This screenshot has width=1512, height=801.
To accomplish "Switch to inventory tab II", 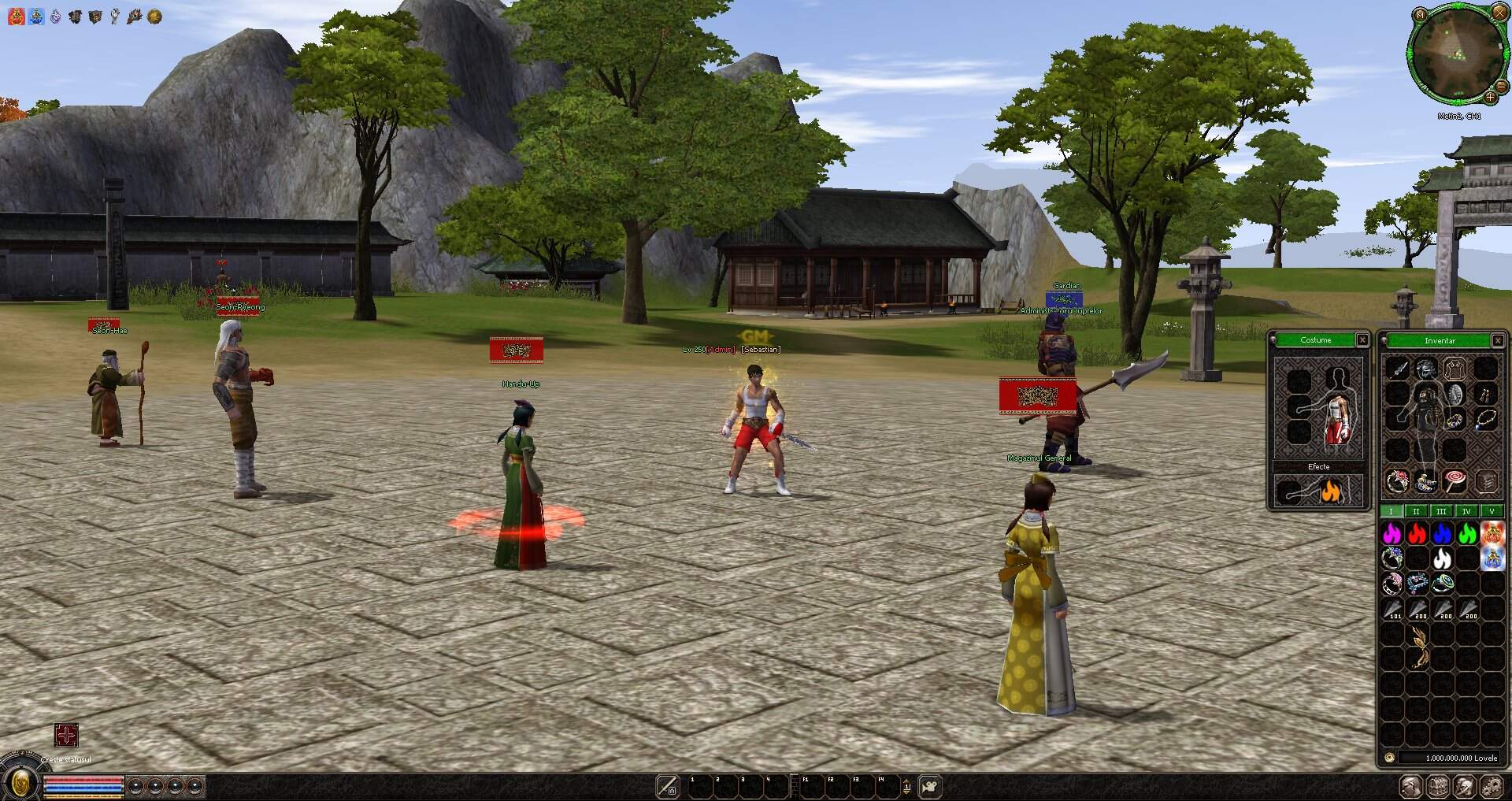I will pyautogui.click(x=1415, y=510).
